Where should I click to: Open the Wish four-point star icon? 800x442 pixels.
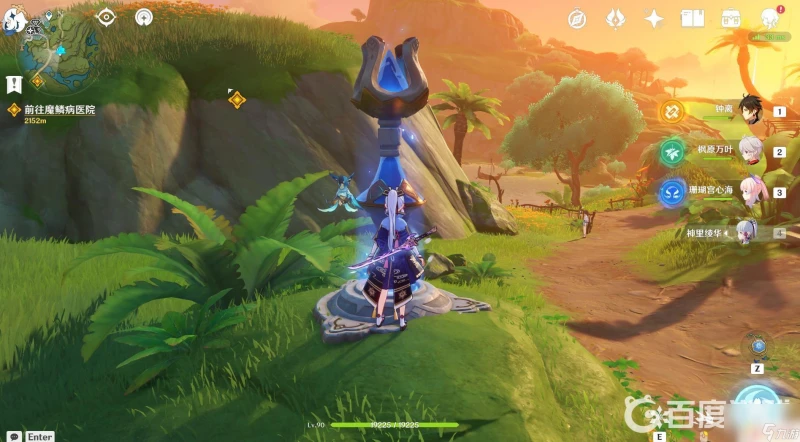click(654, 18)
